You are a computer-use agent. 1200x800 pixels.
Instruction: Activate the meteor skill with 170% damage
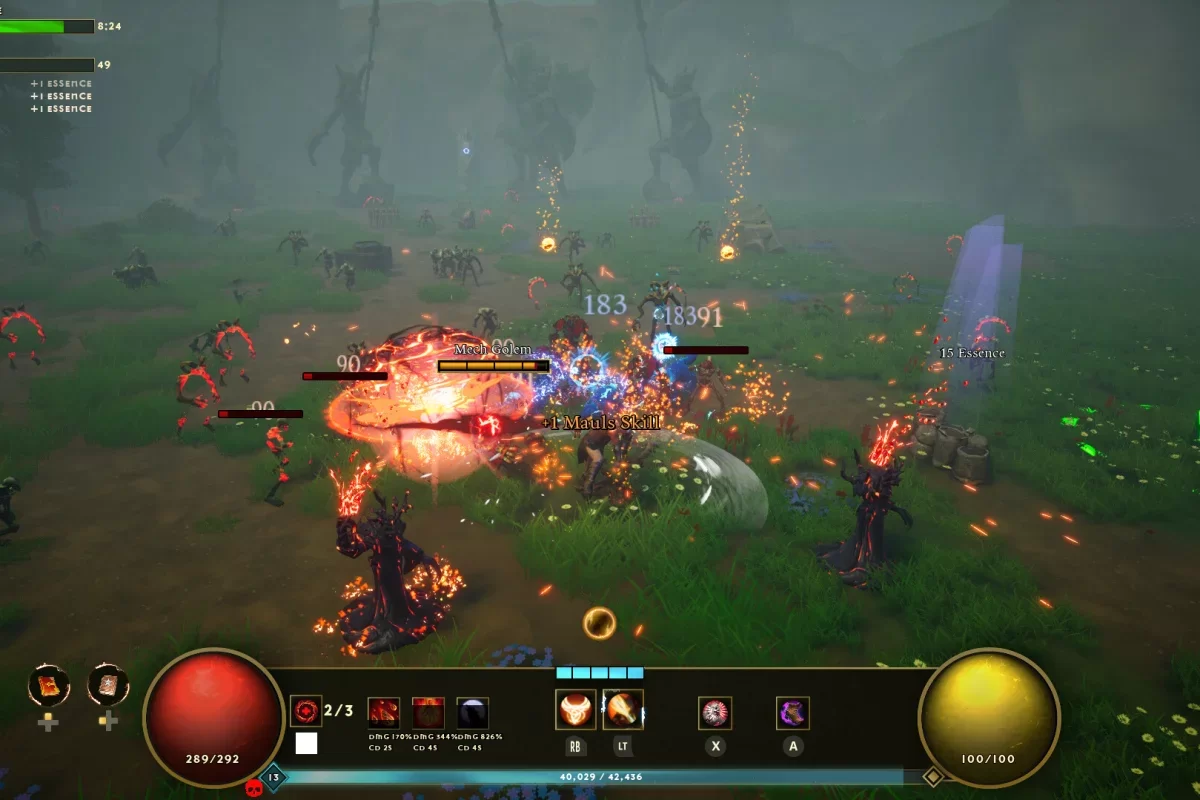coord(384,713)
